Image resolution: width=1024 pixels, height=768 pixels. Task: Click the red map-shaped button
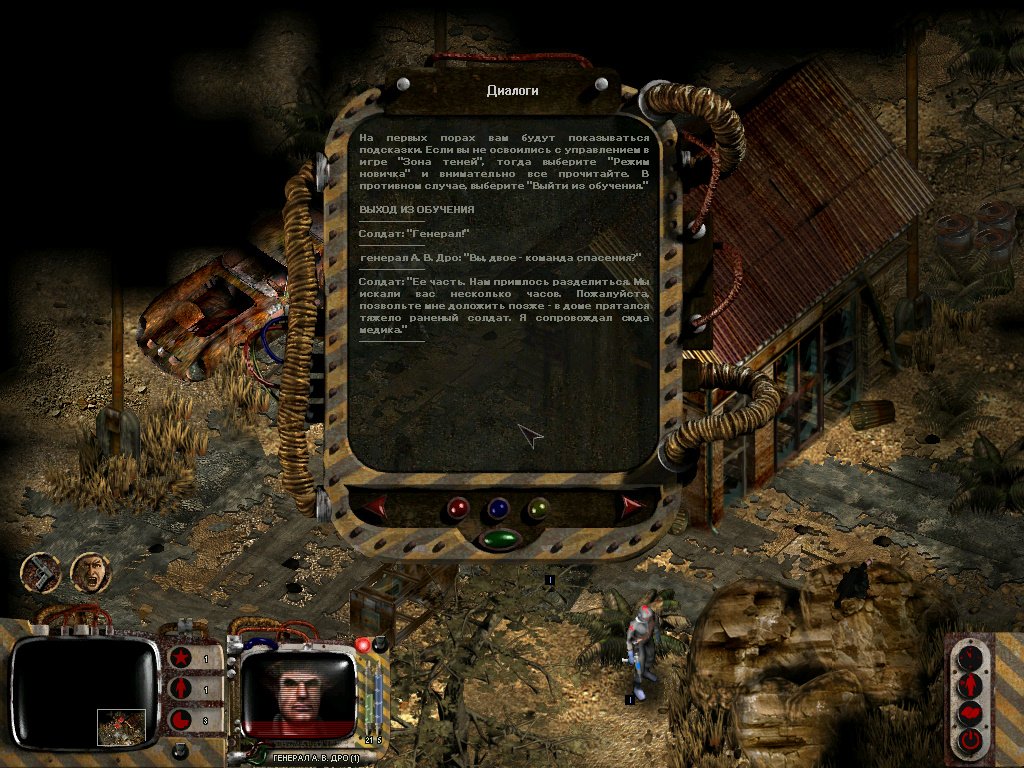pyautogui.click(x=970, y=713)
